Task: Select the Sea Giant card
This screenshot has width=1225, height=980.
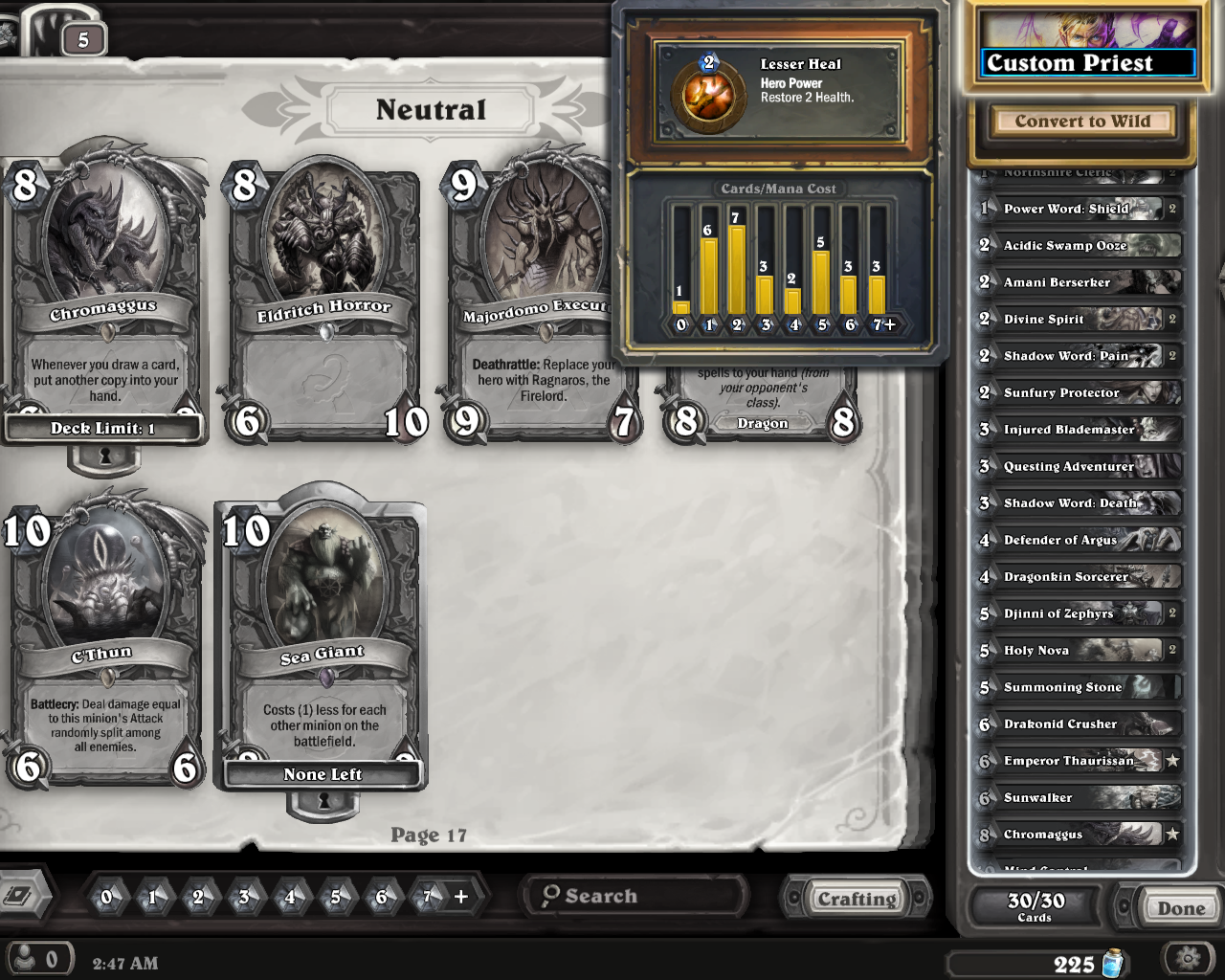Action: [x=322, y=641]
